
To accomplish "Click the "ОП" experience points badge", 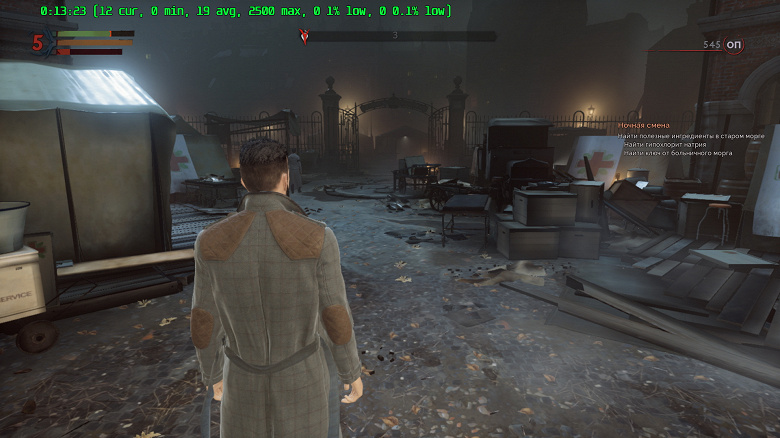I will (734, 45).
